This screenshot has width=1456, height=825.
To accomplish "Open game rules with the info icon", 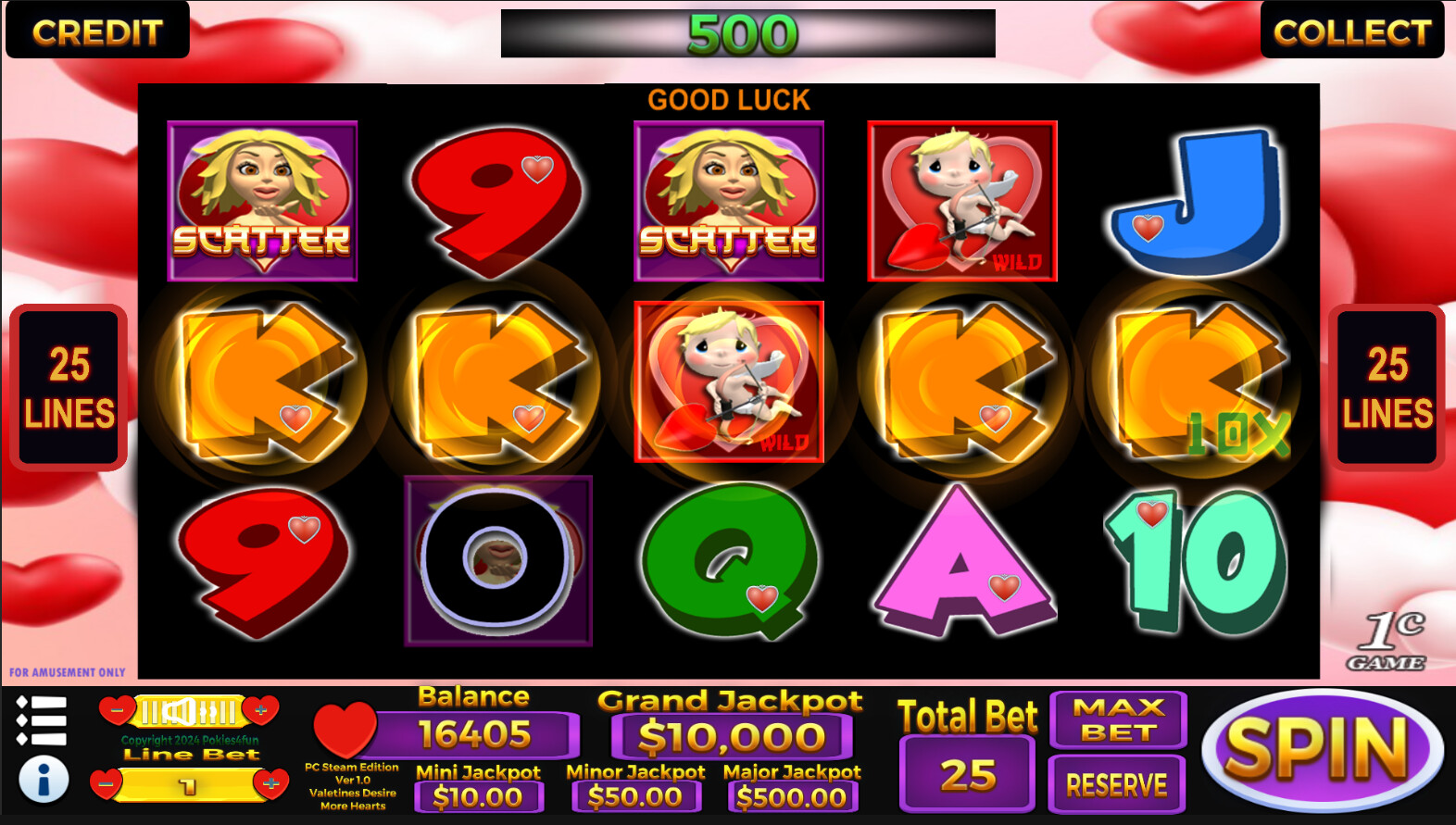I will pos(43,778).
